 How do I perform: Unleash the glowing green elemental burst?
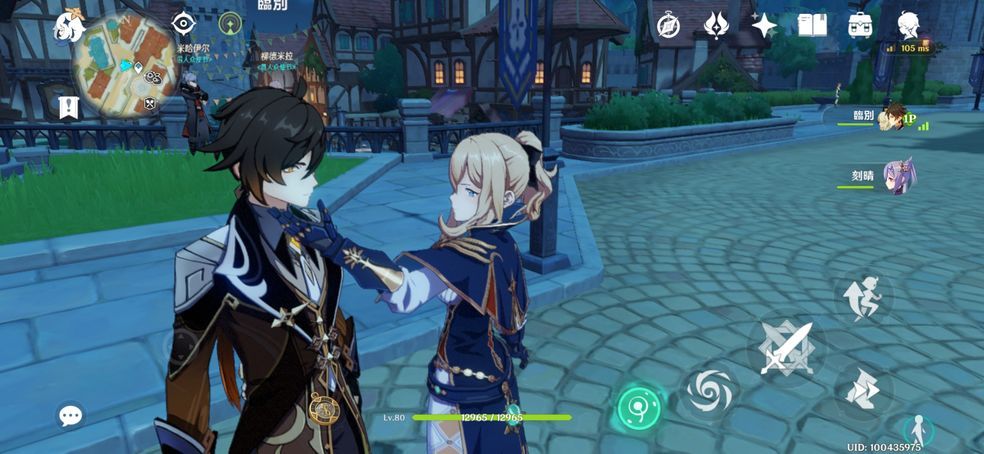[x=639, y=406]
